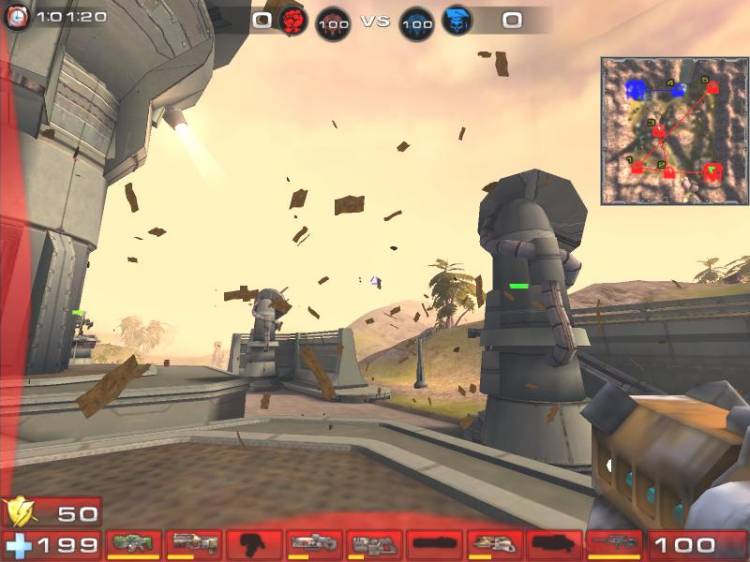The width and height of the screenshot is (750, 562).
Task: Select the green weapon in the weapon bar
Action: (x=134, y=544)
